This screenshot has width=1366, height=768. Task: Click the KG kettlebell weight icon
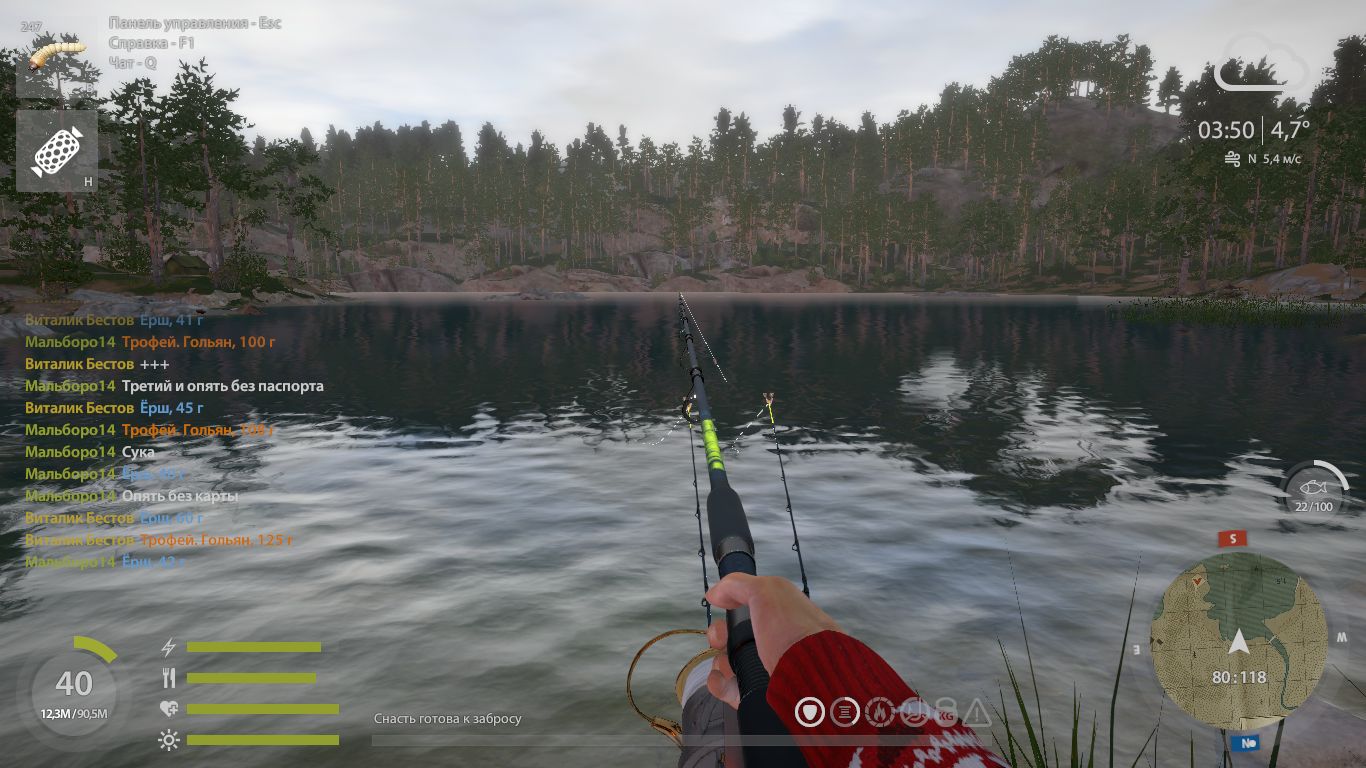click(x=946, y=714)
